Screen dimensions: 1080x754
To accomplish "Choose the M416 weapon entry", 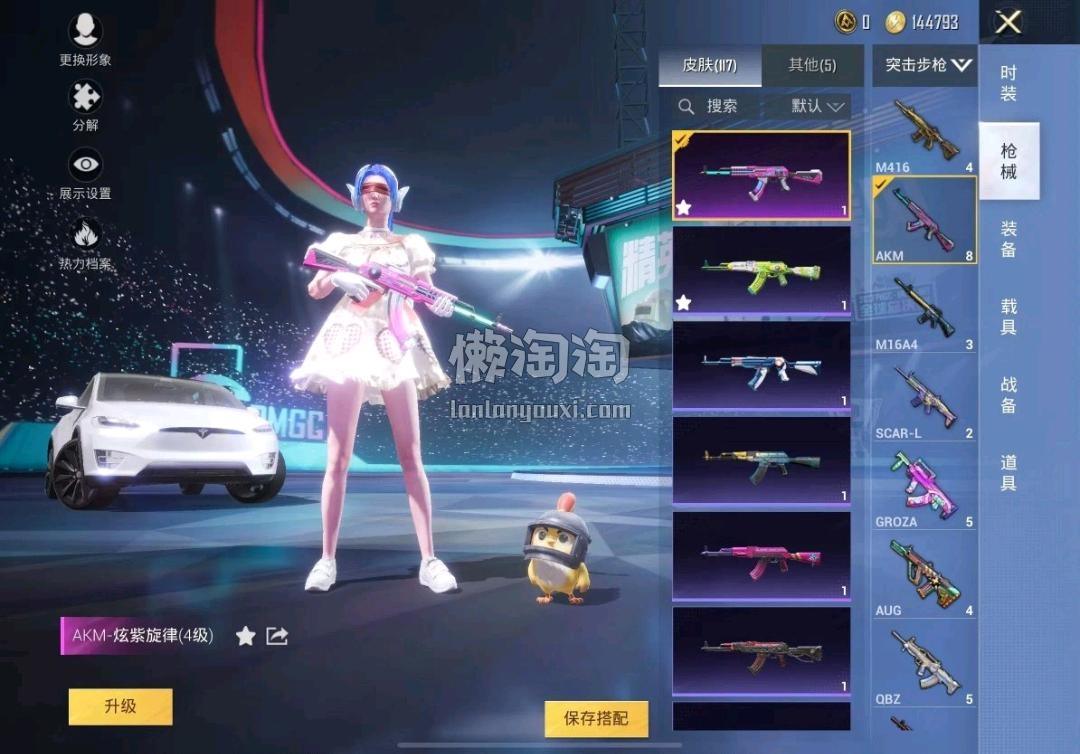I will [x=924, y=134].
